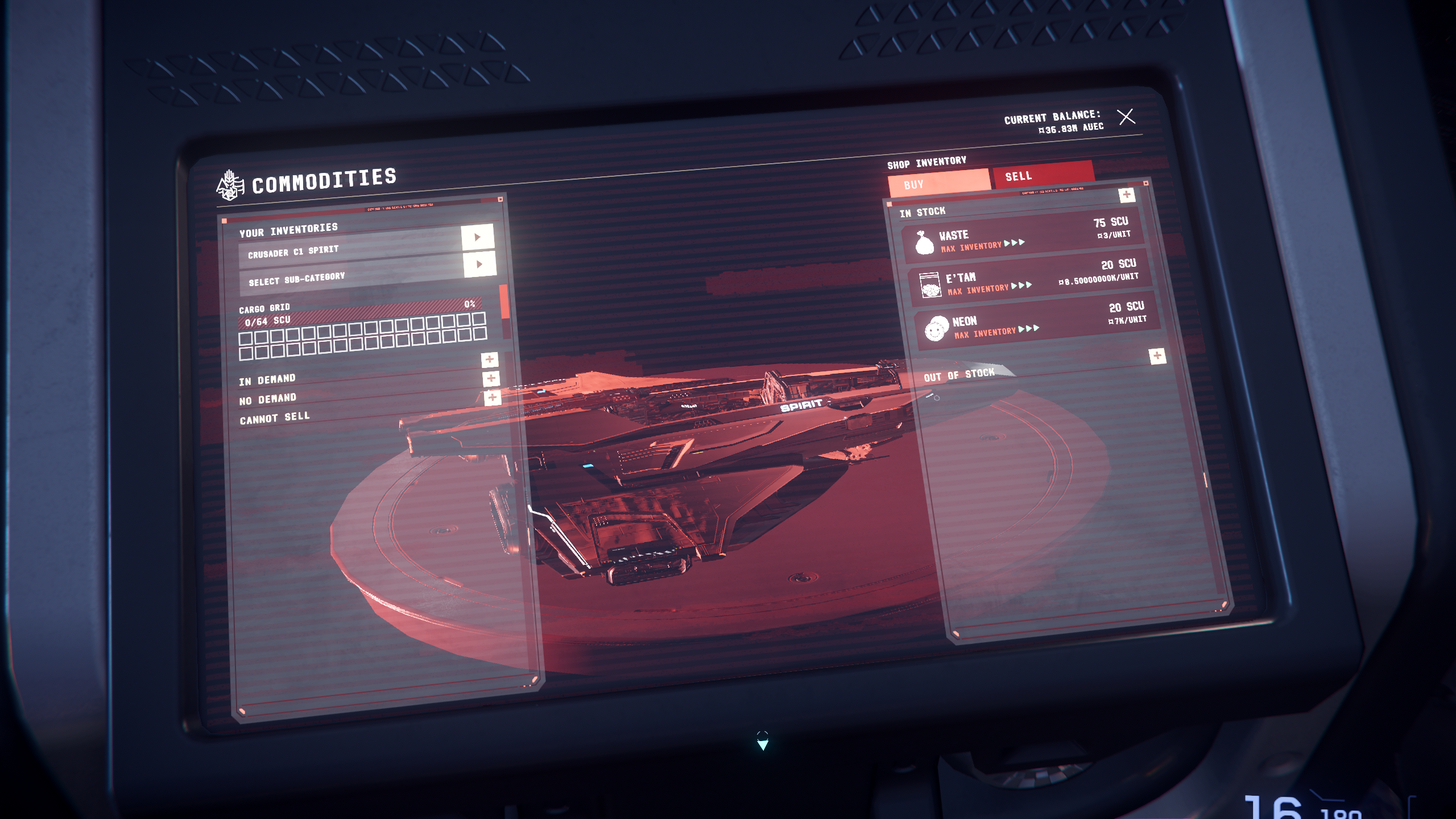Switch to the Buy tab
This screenshot has width=1456, height=819.
[938, 182]
